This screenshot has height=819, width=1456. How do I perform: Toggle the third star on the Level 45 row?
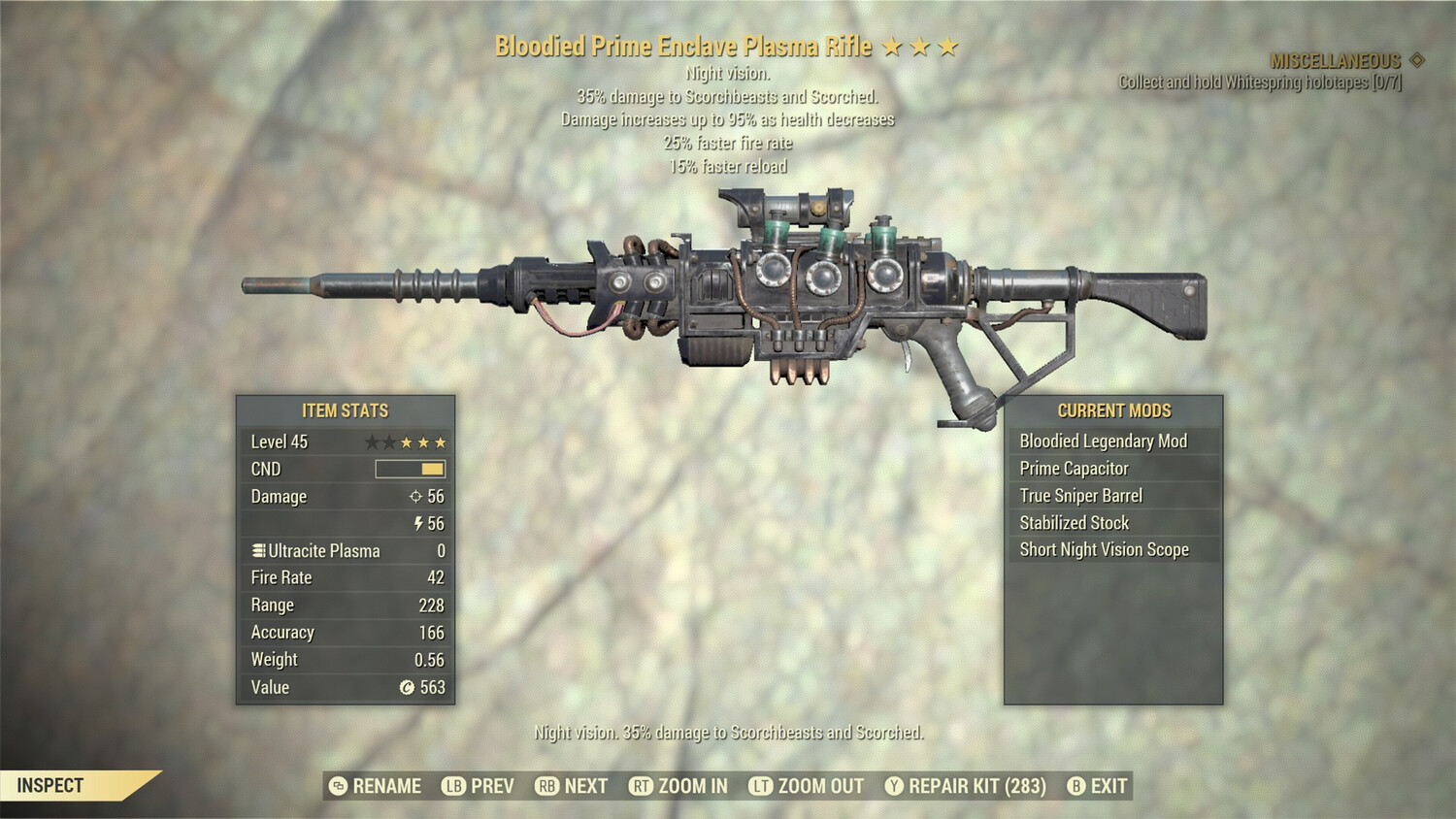(406, 442)
